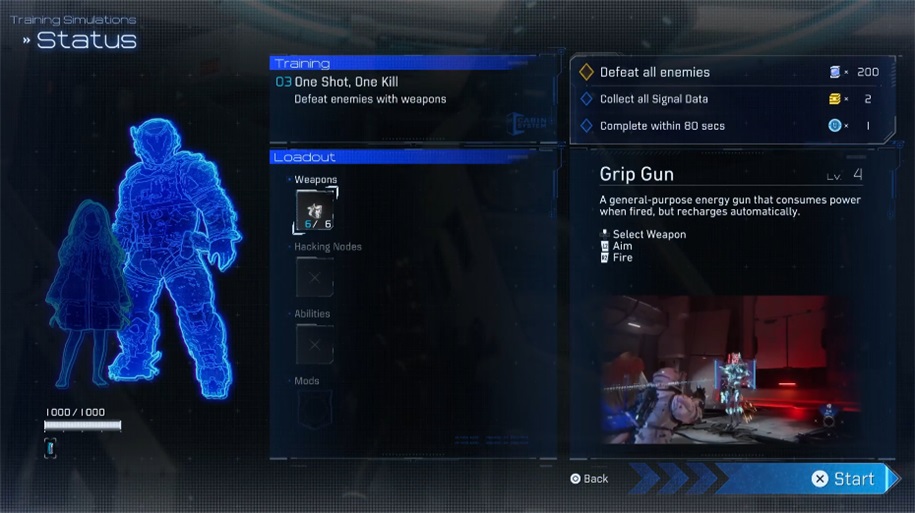915x513 pixels.
Task: Open the empty Hacking Nodes slot
Action: click(314, 277)
